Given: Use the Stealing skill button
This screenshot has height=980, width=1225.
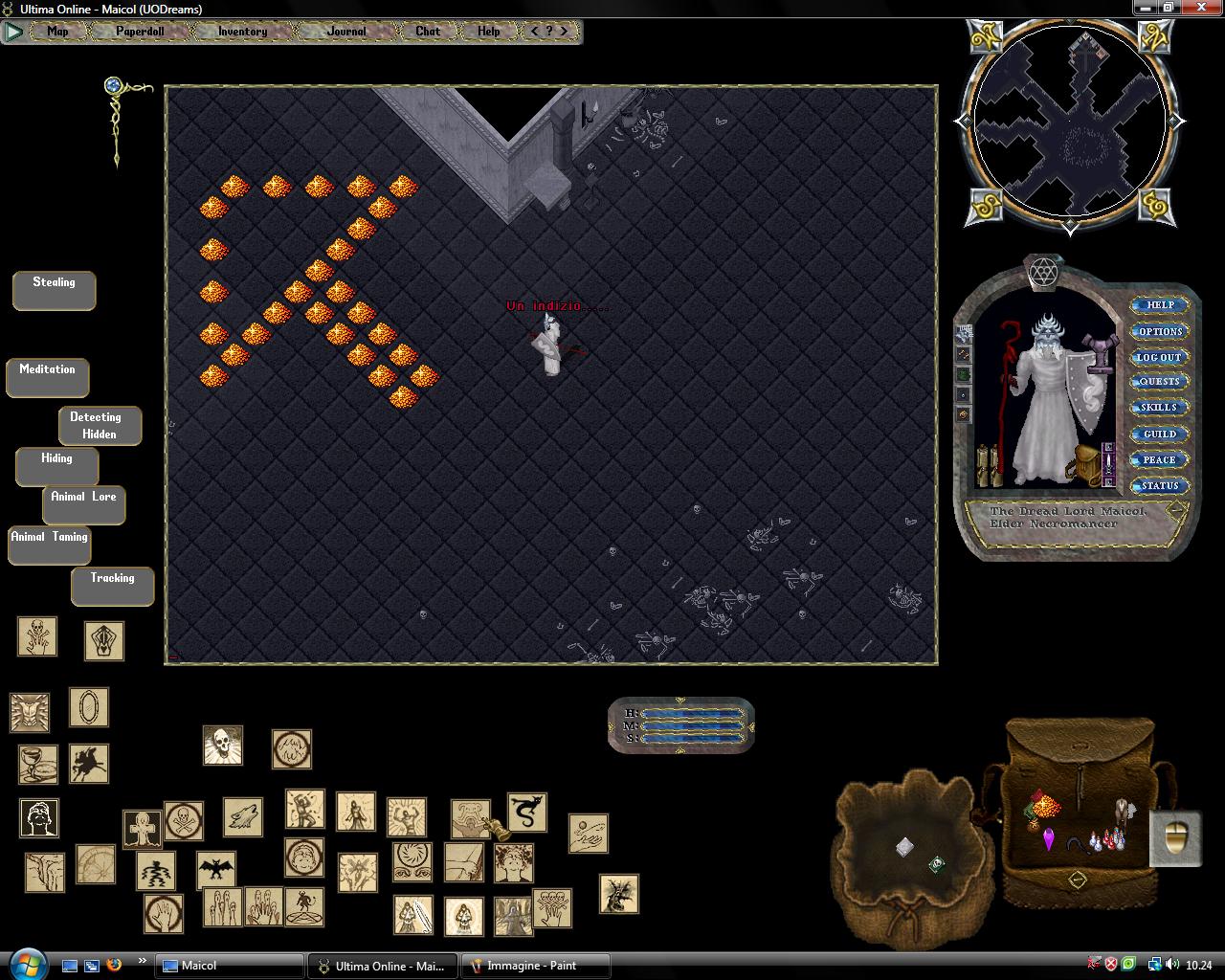Looking at the screenshot, I should 54,290.
